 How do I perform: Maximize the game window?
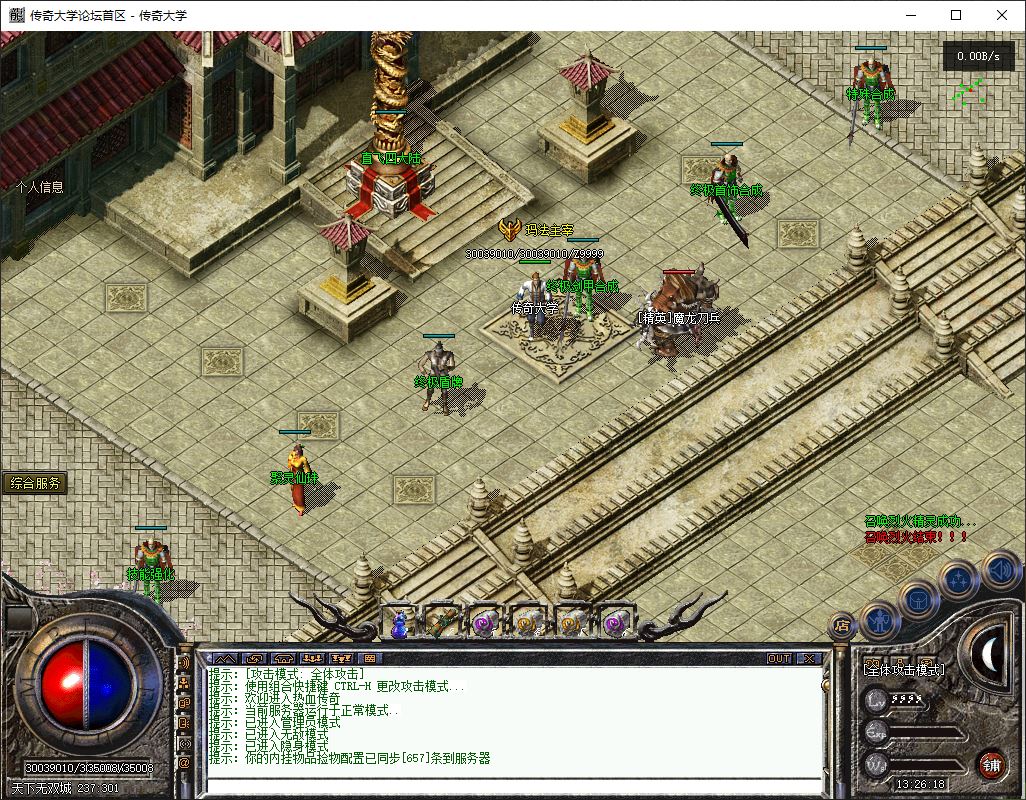[956, 15]
